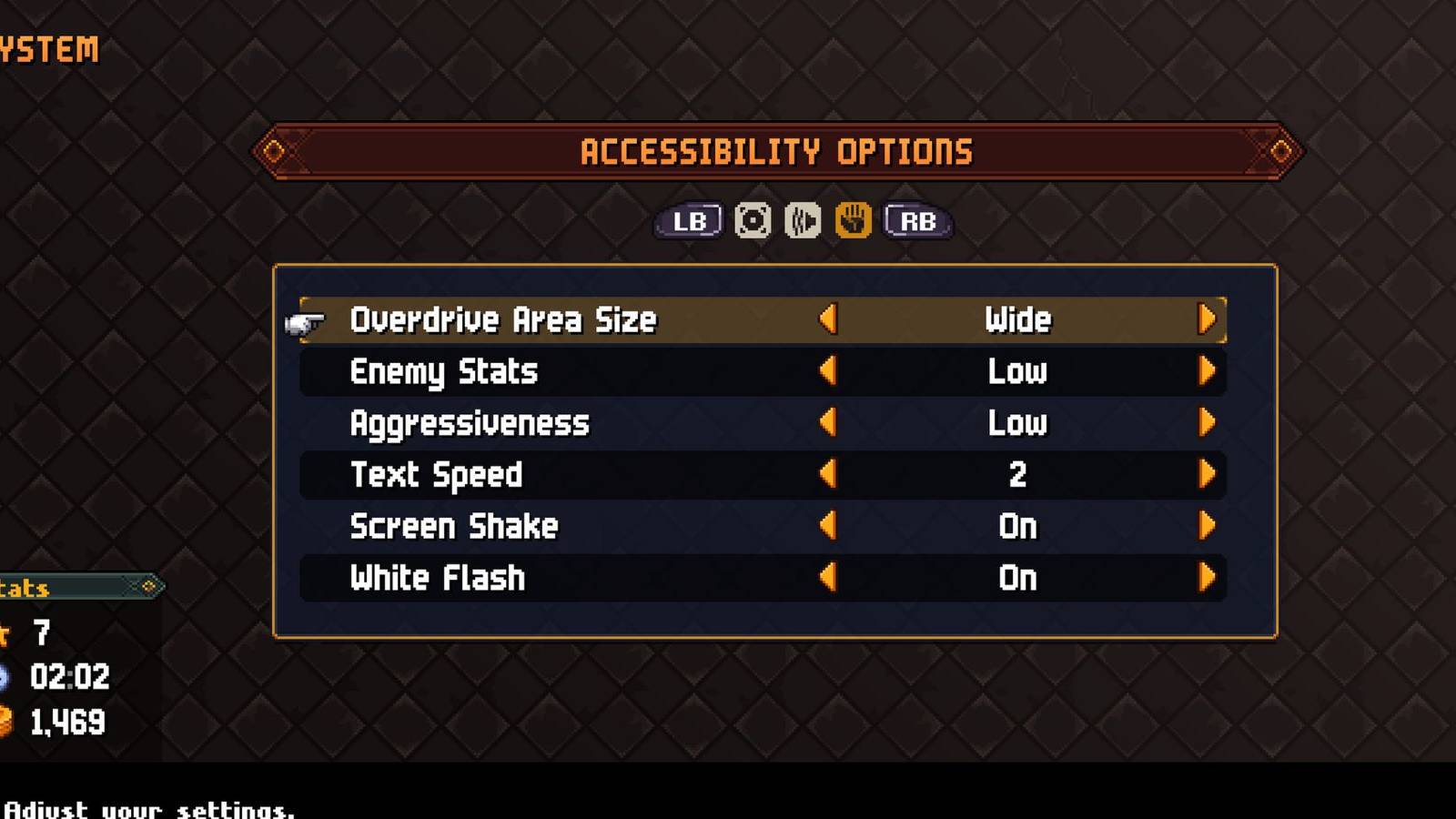Switch to the sound wave settings tab
This screenshot has height=819, width=1456.
(802, 220)
